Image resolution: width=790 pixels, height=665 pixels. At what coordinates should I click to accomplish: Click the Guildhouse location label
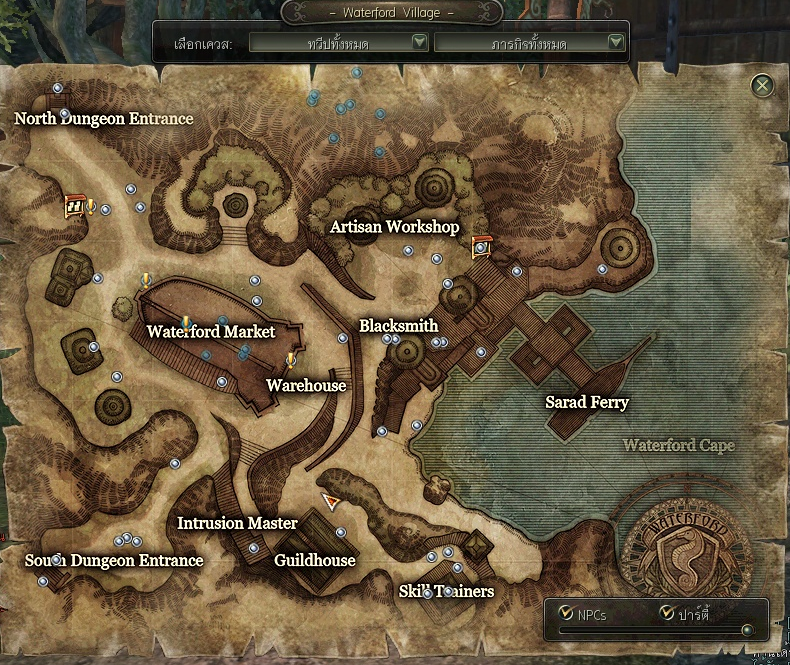(315, 560)
